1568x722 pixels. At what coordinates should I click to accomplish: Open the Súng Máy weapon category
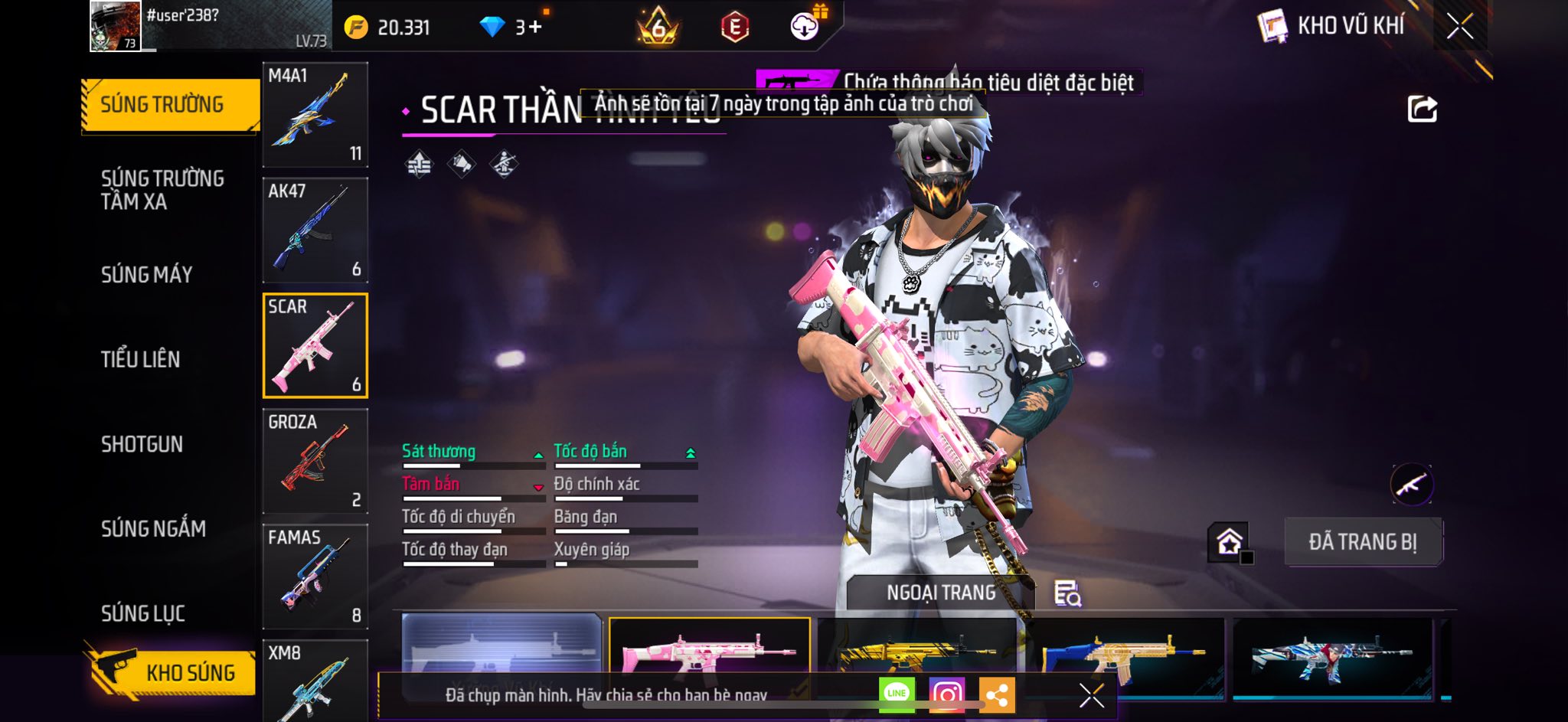[146, 275]
